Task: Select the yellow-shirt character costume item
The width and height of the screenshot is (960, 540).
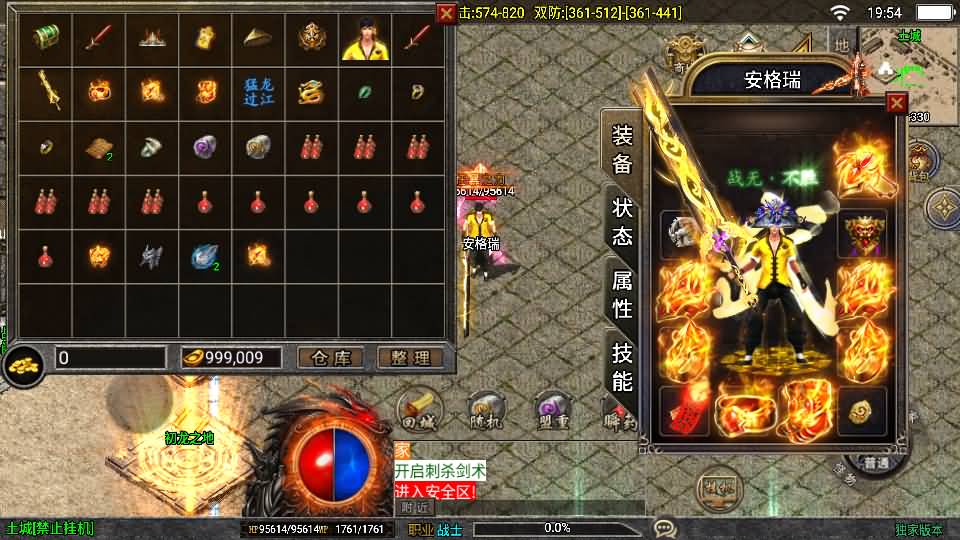Action: [x=365, y=38]
